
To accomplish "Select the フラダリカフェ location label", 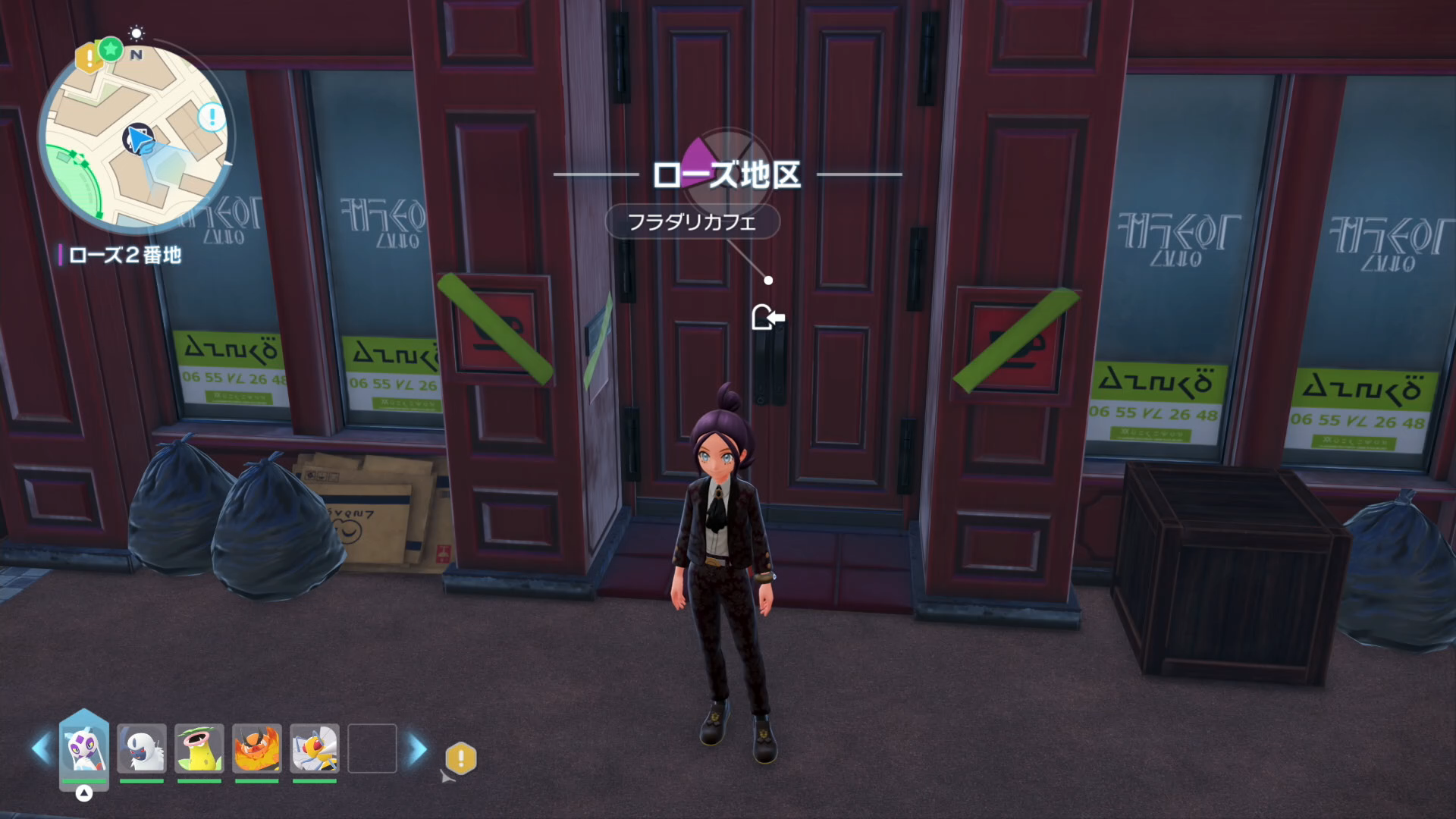I will click(x=692, y=222).
